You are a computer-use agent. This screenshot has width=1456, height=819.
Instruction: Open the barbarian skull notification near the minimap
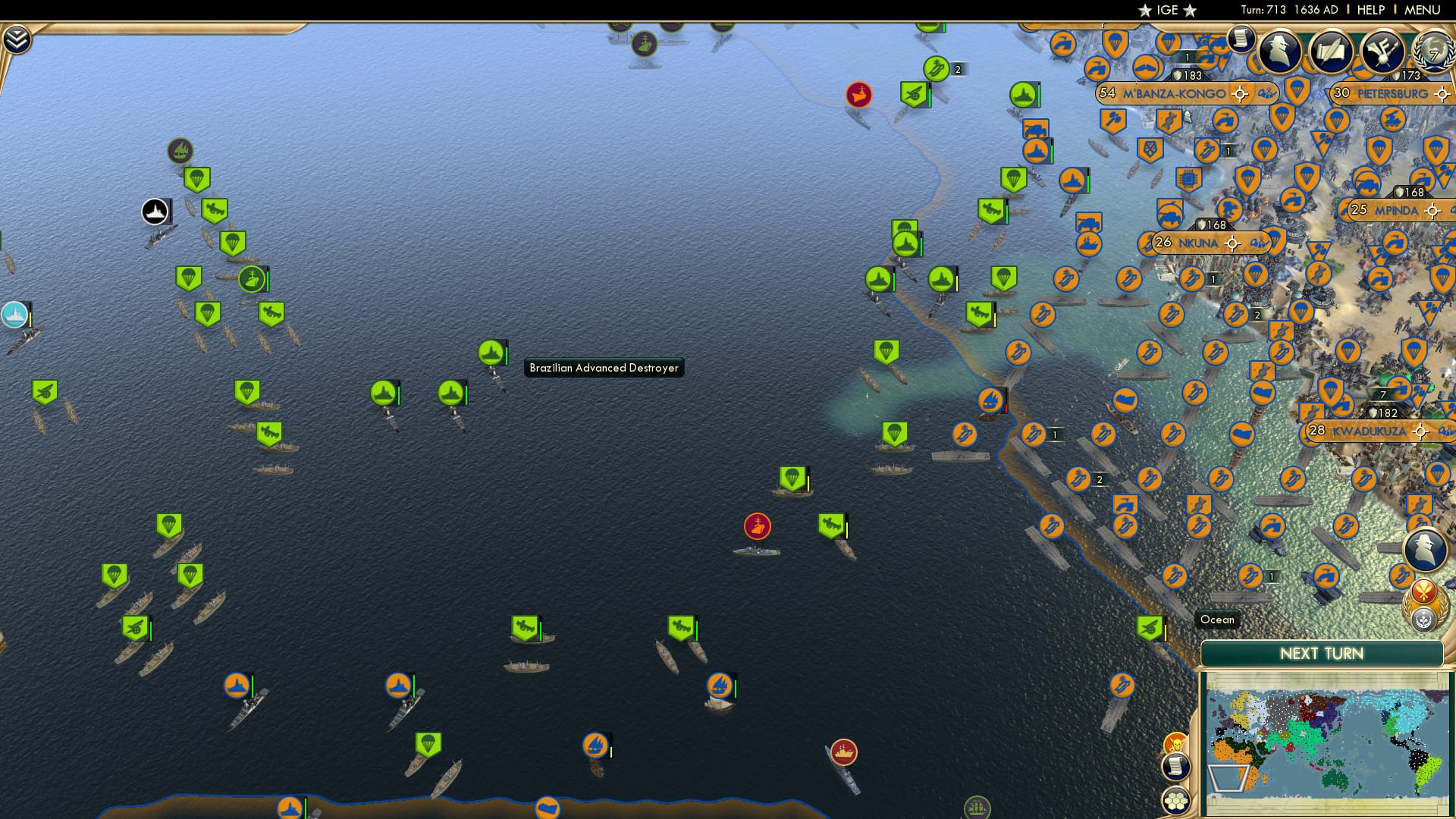tap(1175, 742)
